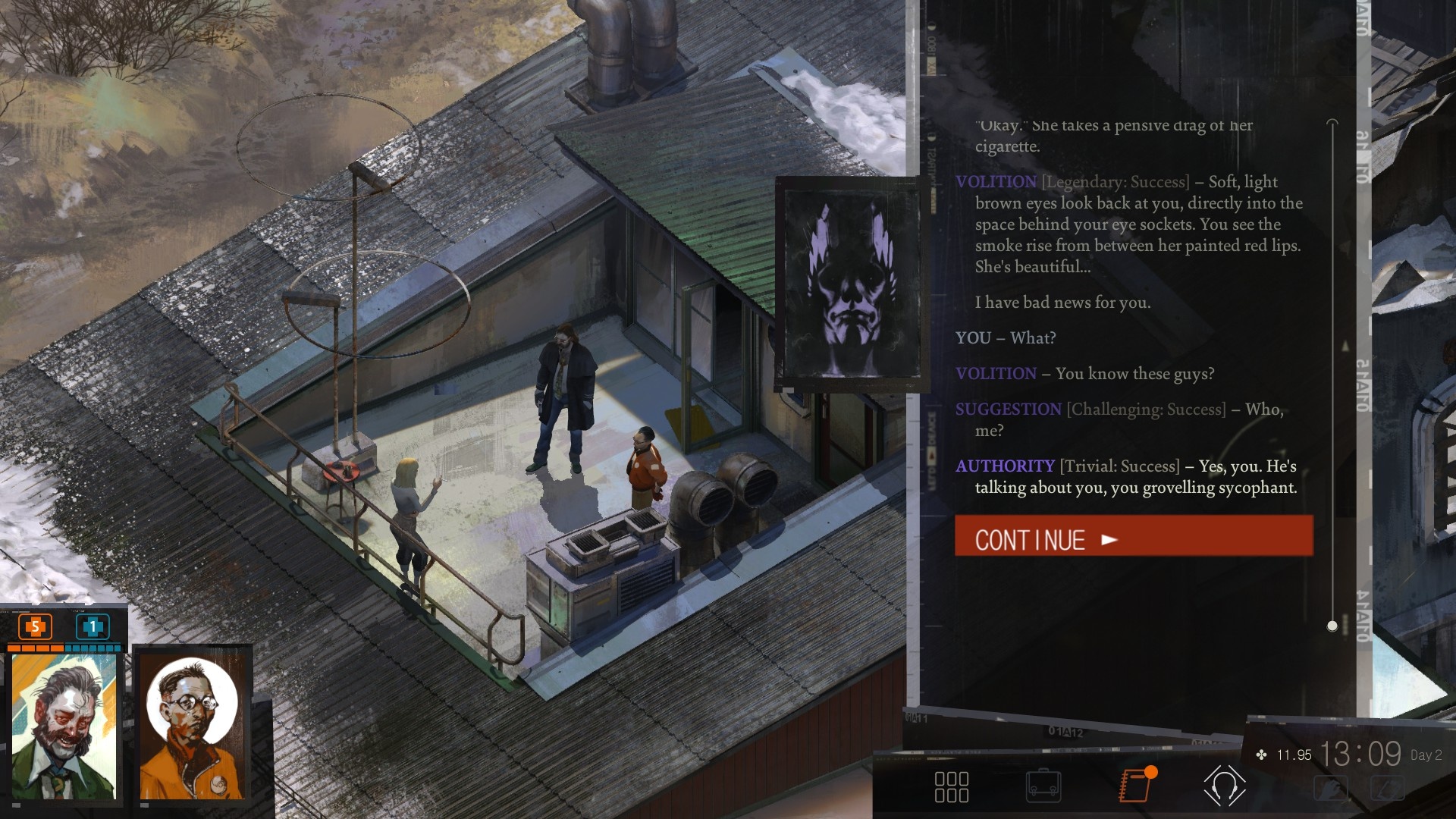The height and width of the screenshot is (819, 1456).
Task: Open the orange journal notebook
Action: [x=1135, y=786]
